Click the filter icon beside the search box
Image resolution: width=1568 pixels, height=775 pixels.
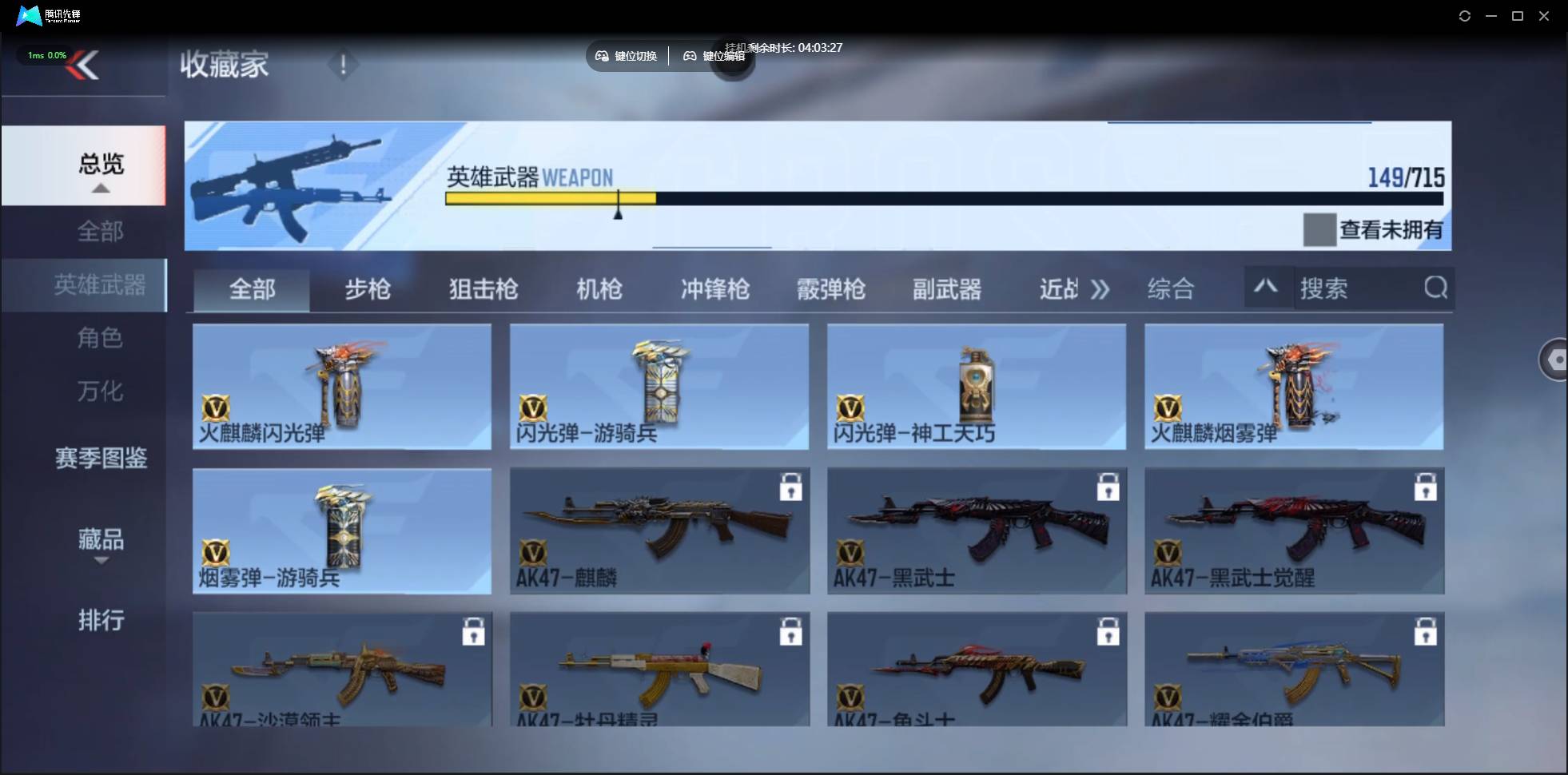click(1265, 287)
